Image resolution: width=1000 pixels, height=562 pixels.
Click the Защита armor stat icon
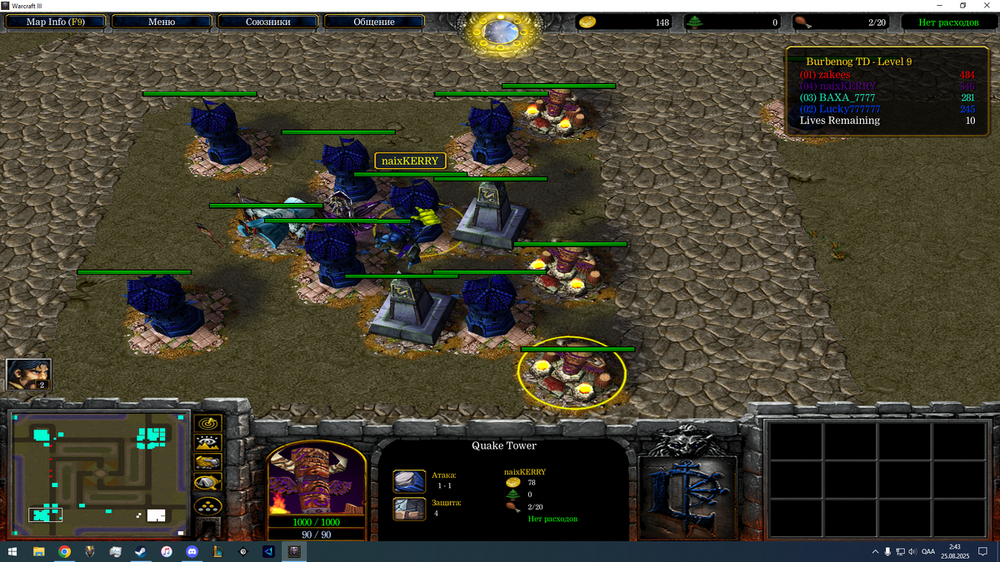coord(409,508)
